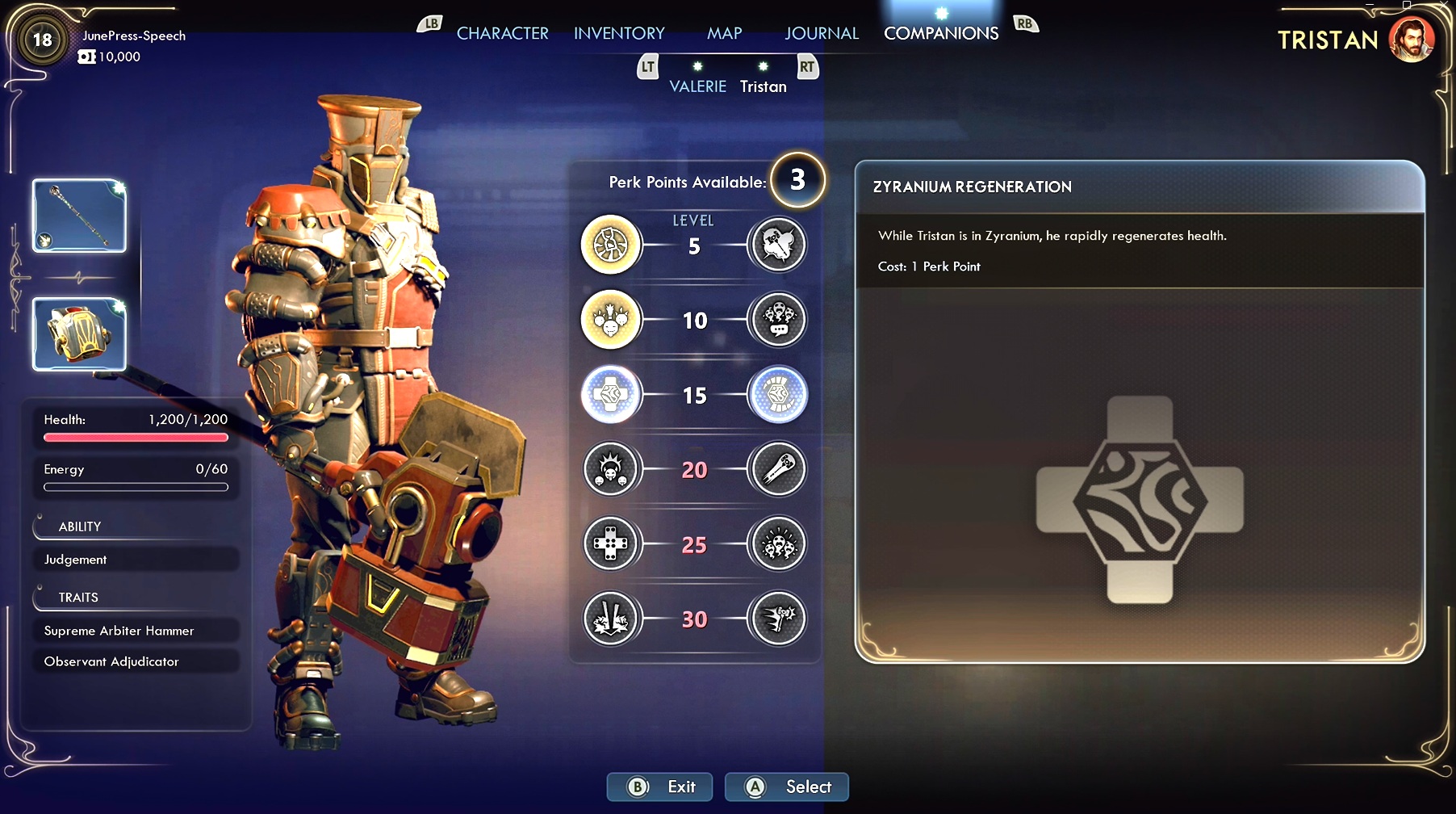
Task: Choose the gold hourglass perk
Action: pyautogui.click(x=611, y=245)
